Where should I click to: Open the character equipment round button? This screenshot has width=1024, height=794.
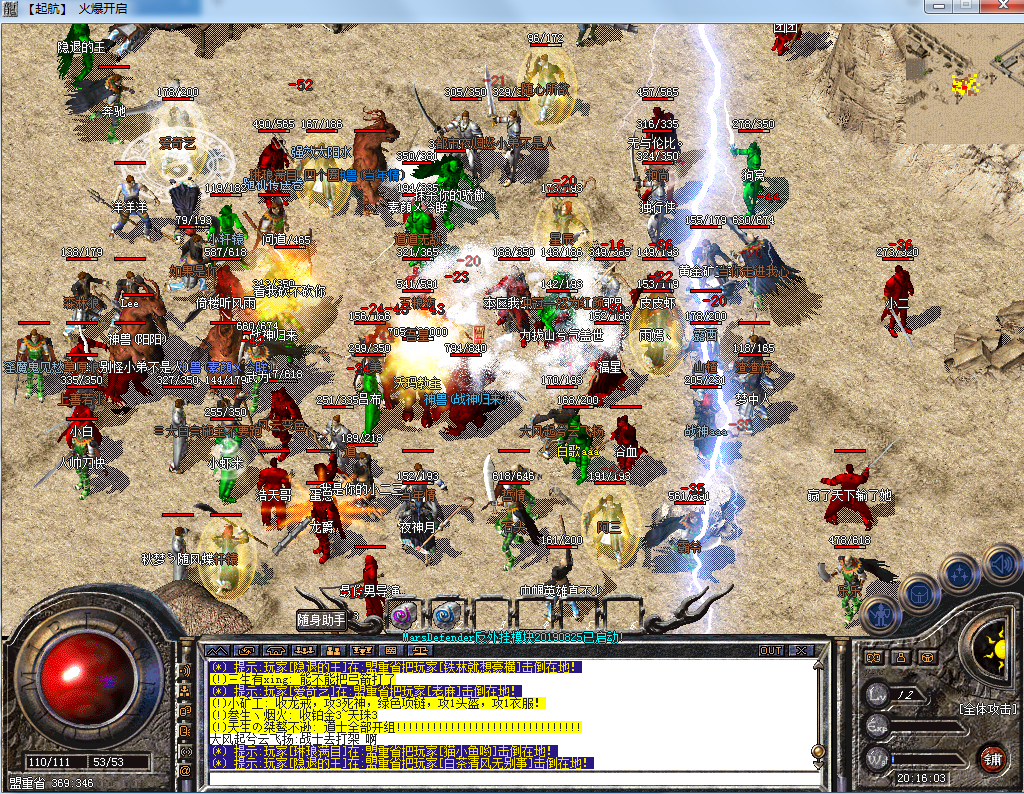878,614
